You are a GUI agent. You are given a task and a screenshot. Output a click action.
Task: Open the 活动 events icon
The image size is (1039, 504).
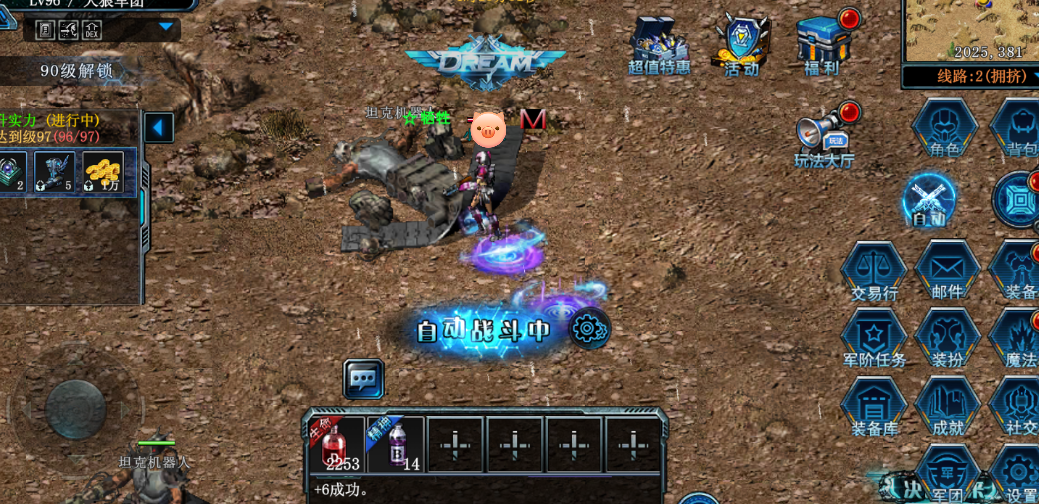(741, 45)
